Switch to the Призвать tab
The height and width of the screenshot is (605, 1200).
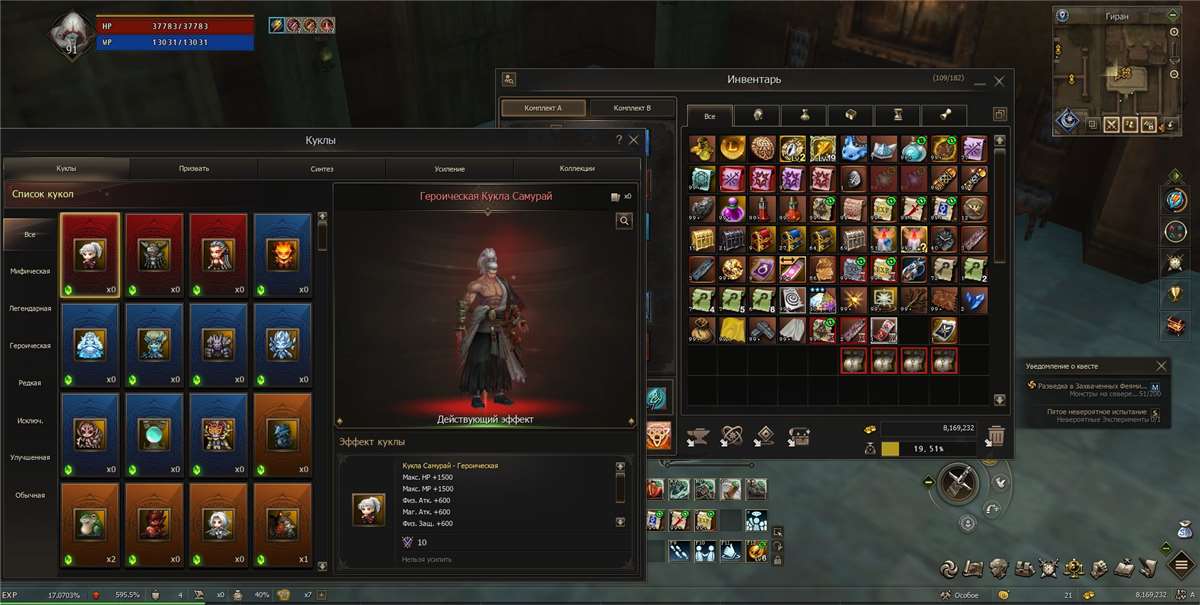tap(193, 169)
